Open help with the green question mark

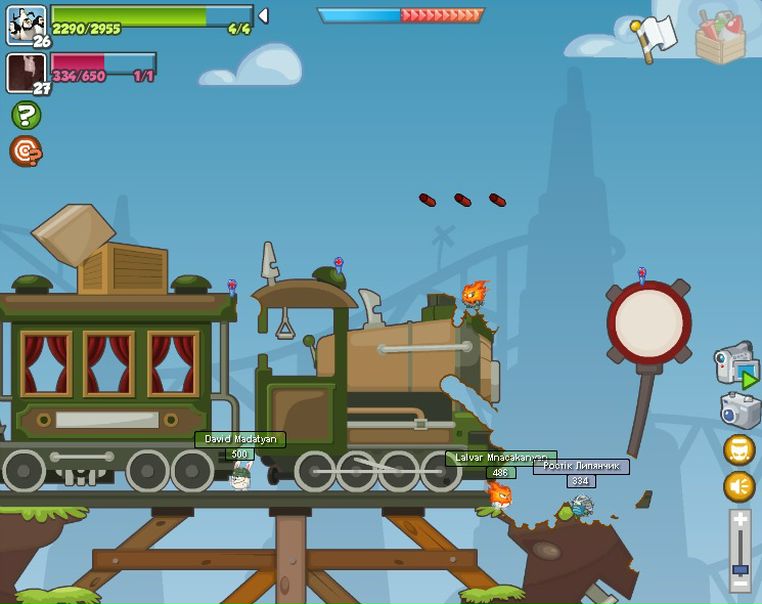tap(26, 115)
